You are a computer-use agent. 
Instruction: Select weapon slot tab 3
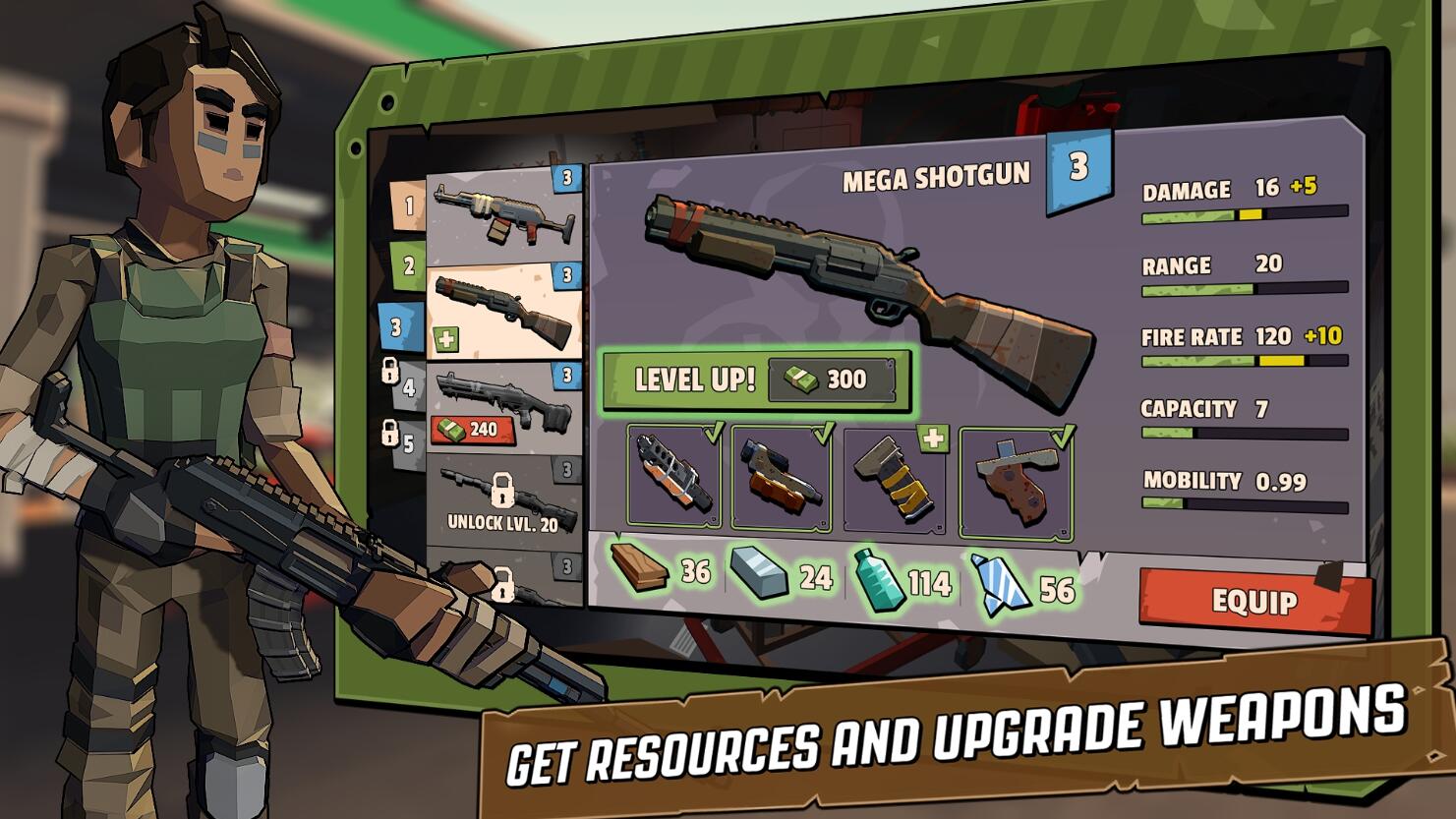(x=398, y=326)
